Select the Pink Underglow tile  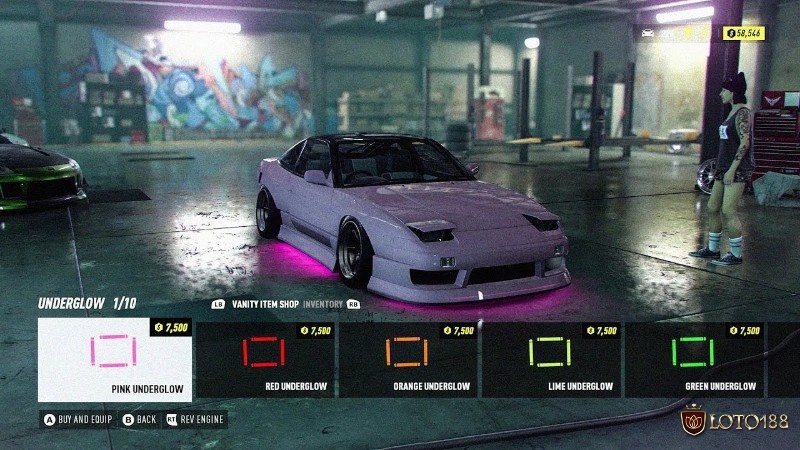click(x=115, y=359)
